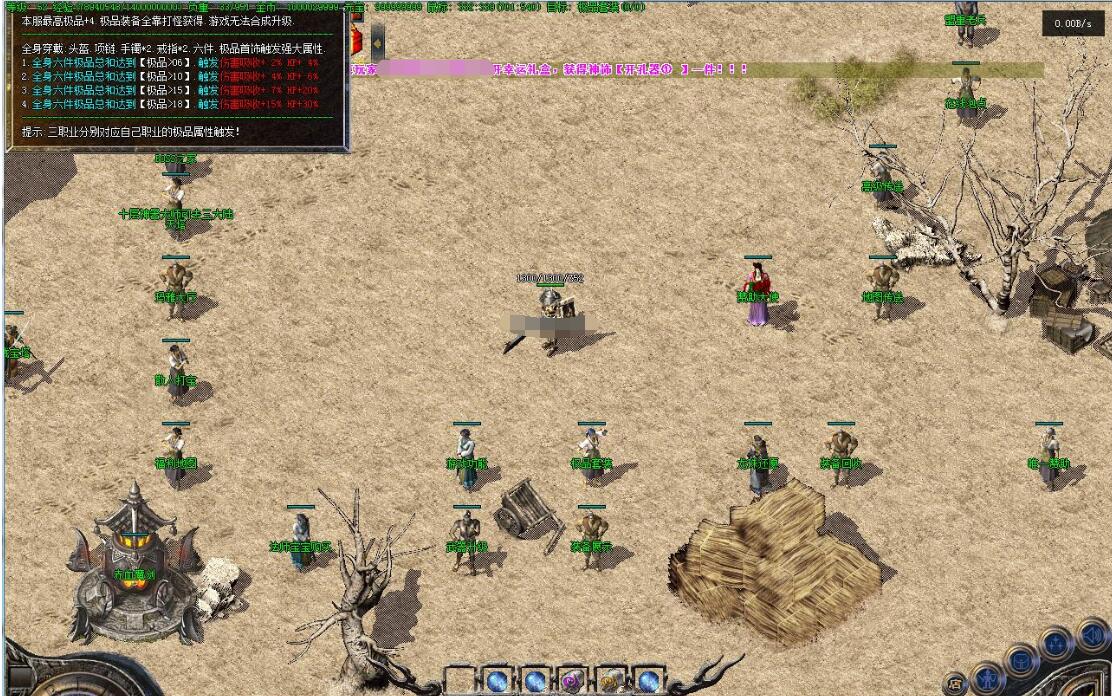Viewport: 1112px width, 696px height.
Task: Use the purple swirl scroll hotbar slot
Action: point(573,681)
